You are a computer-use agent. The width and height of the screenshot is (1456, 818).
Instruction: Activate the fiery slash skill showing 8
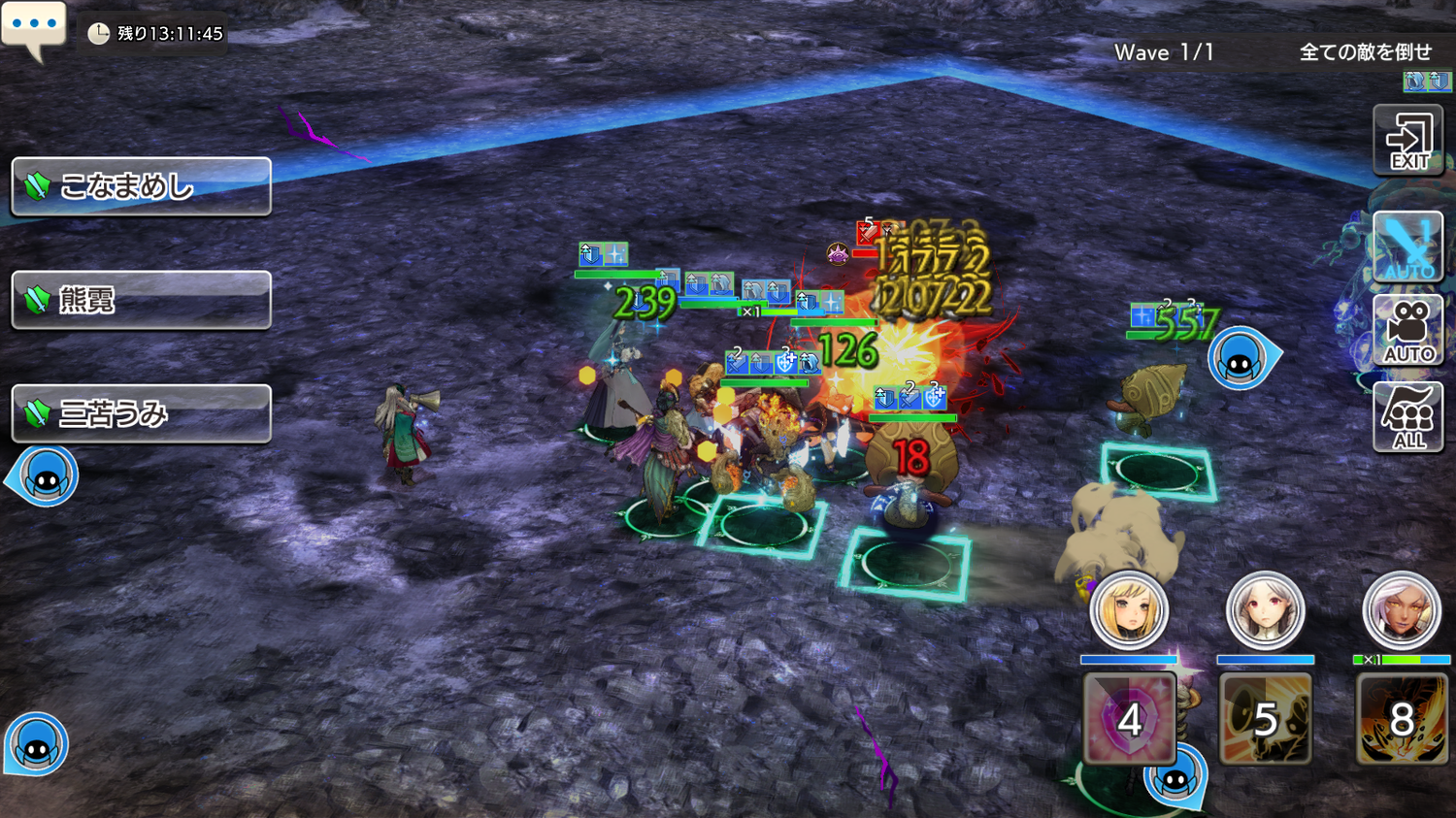coord(1401,719)
